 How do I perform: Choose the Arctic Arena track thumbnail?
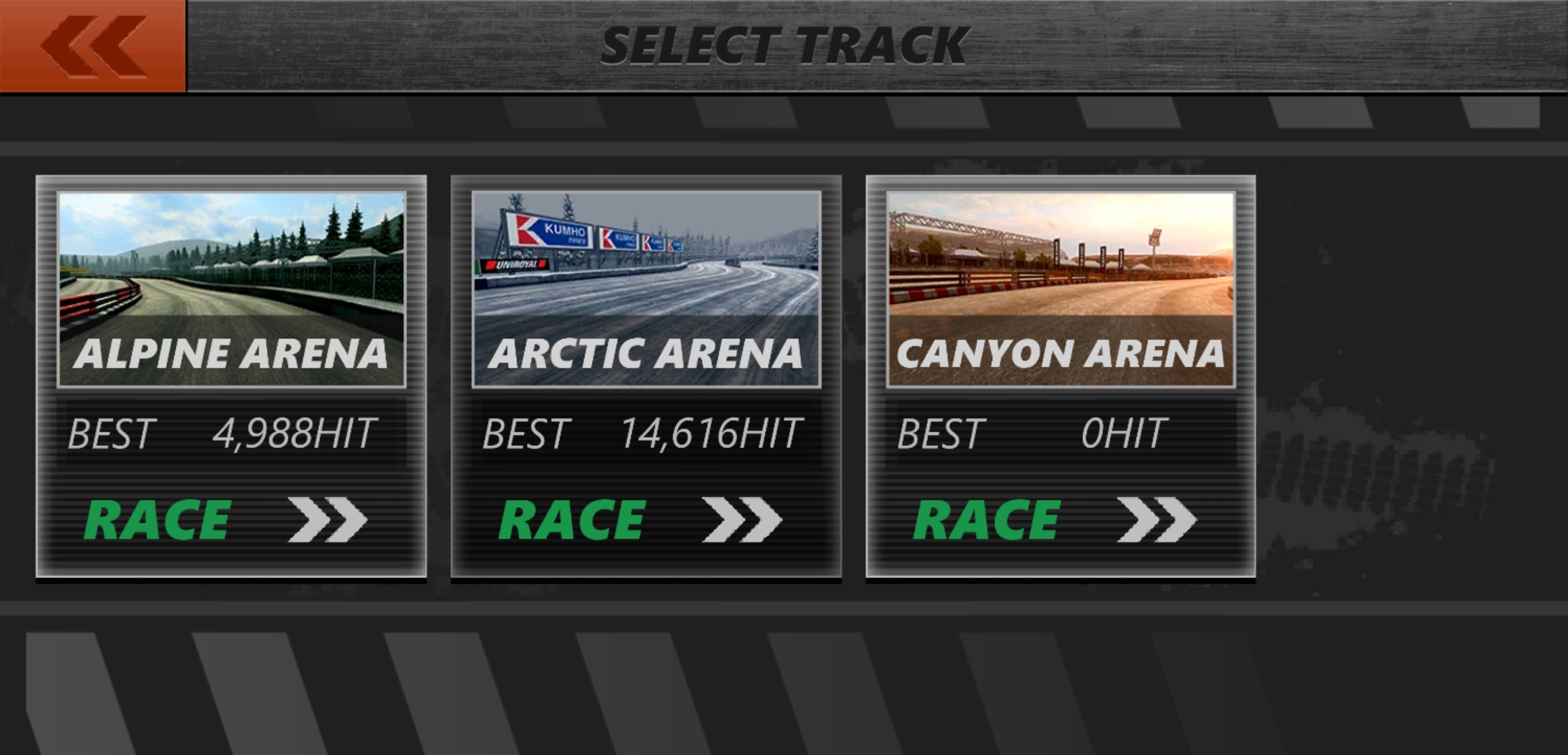[x=646, y=289]
